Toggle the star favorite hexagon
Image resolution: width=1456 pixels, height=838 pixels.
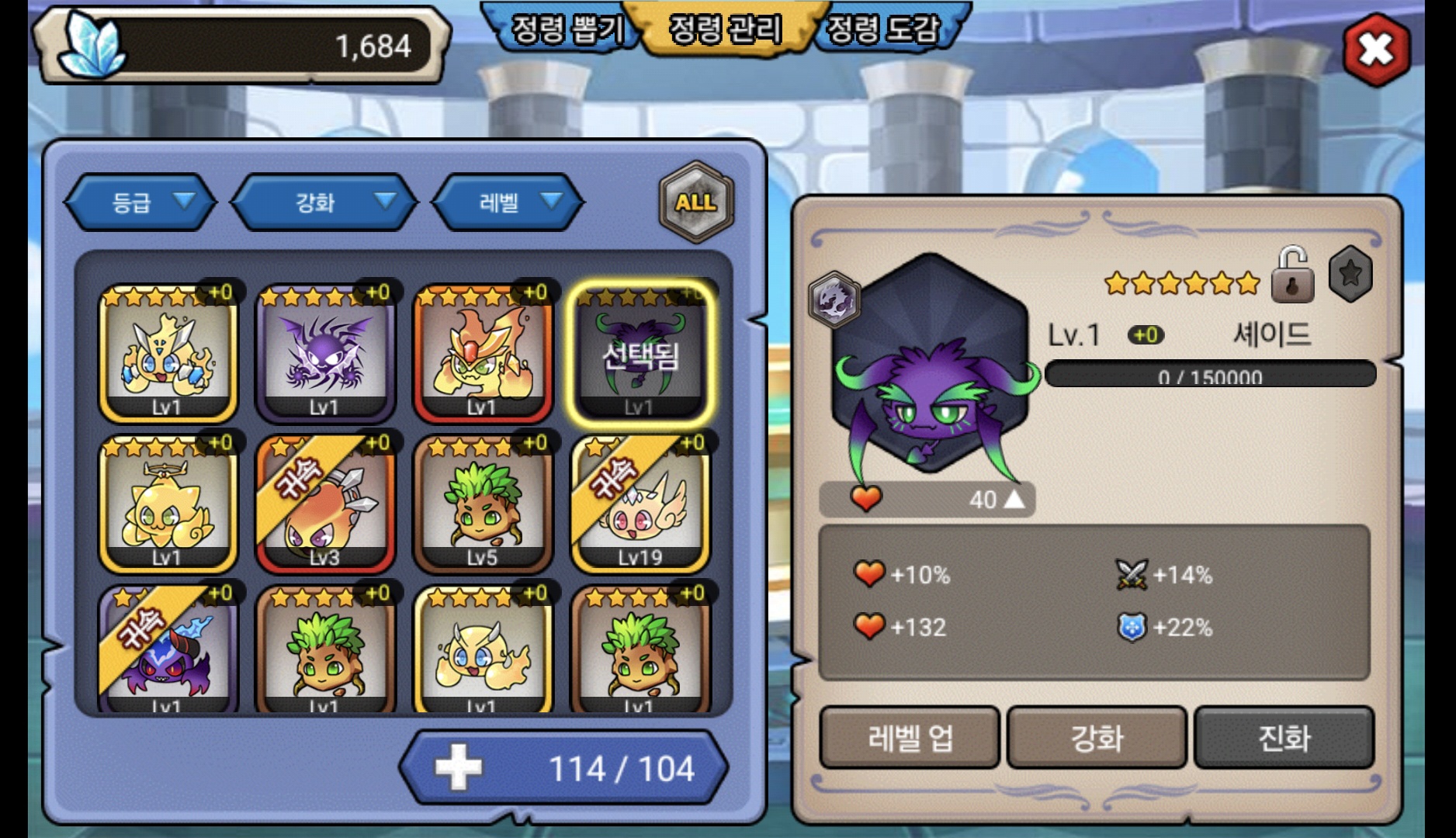pyautogui.click(x=1350, y=274)
